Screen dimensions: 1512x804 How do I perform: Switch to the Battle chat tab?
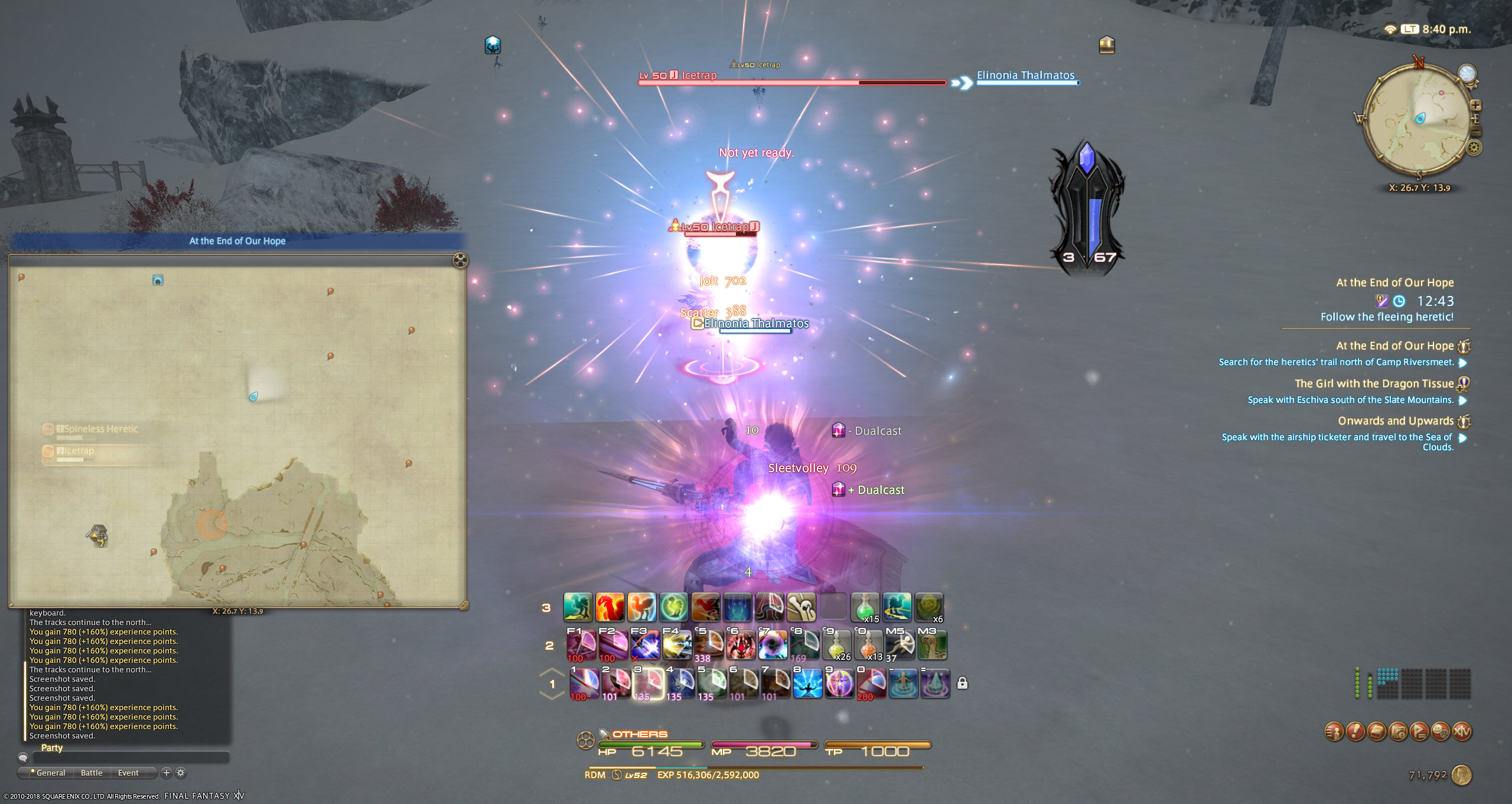[x=92, y=773]
